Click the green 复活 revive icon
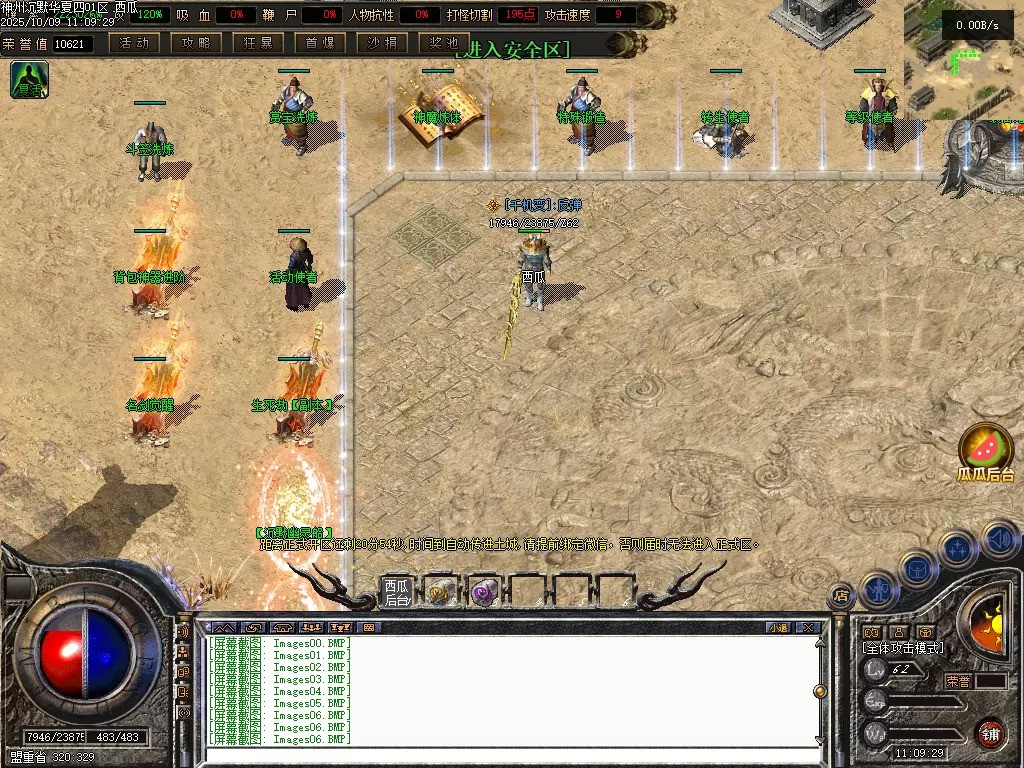 pos(30,79)
